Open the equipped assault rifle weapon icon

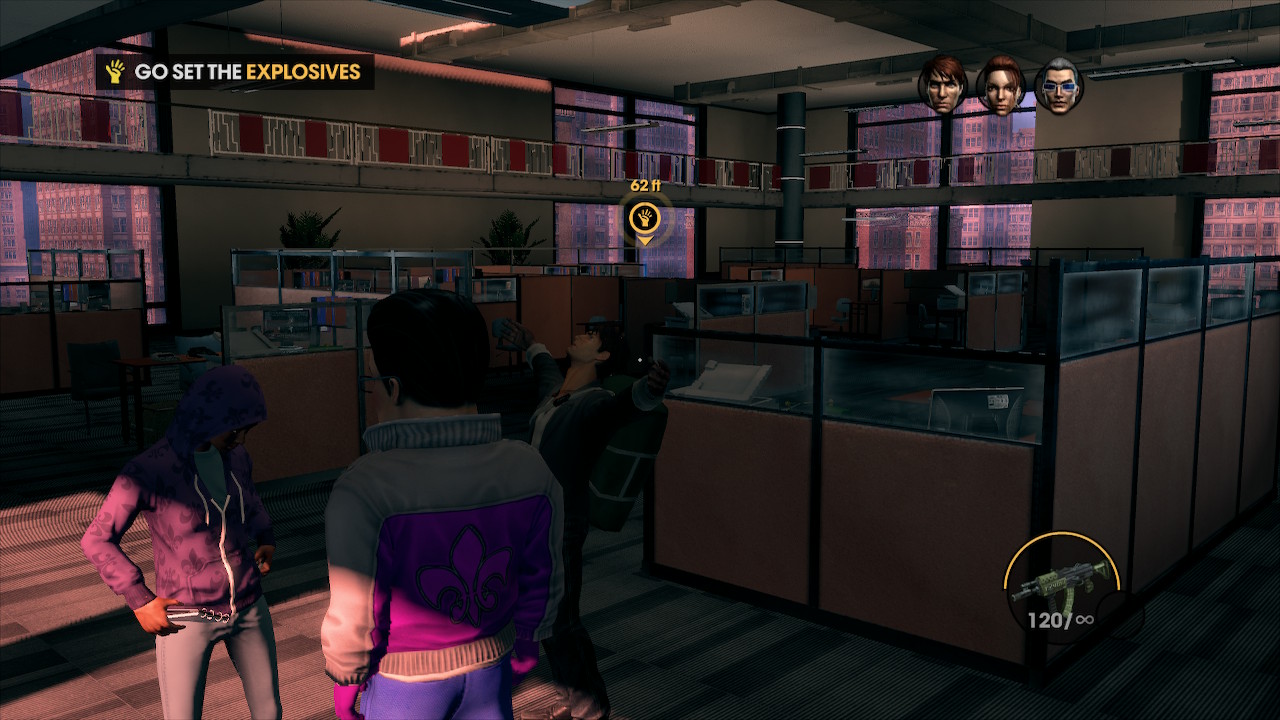point(1060,582)
